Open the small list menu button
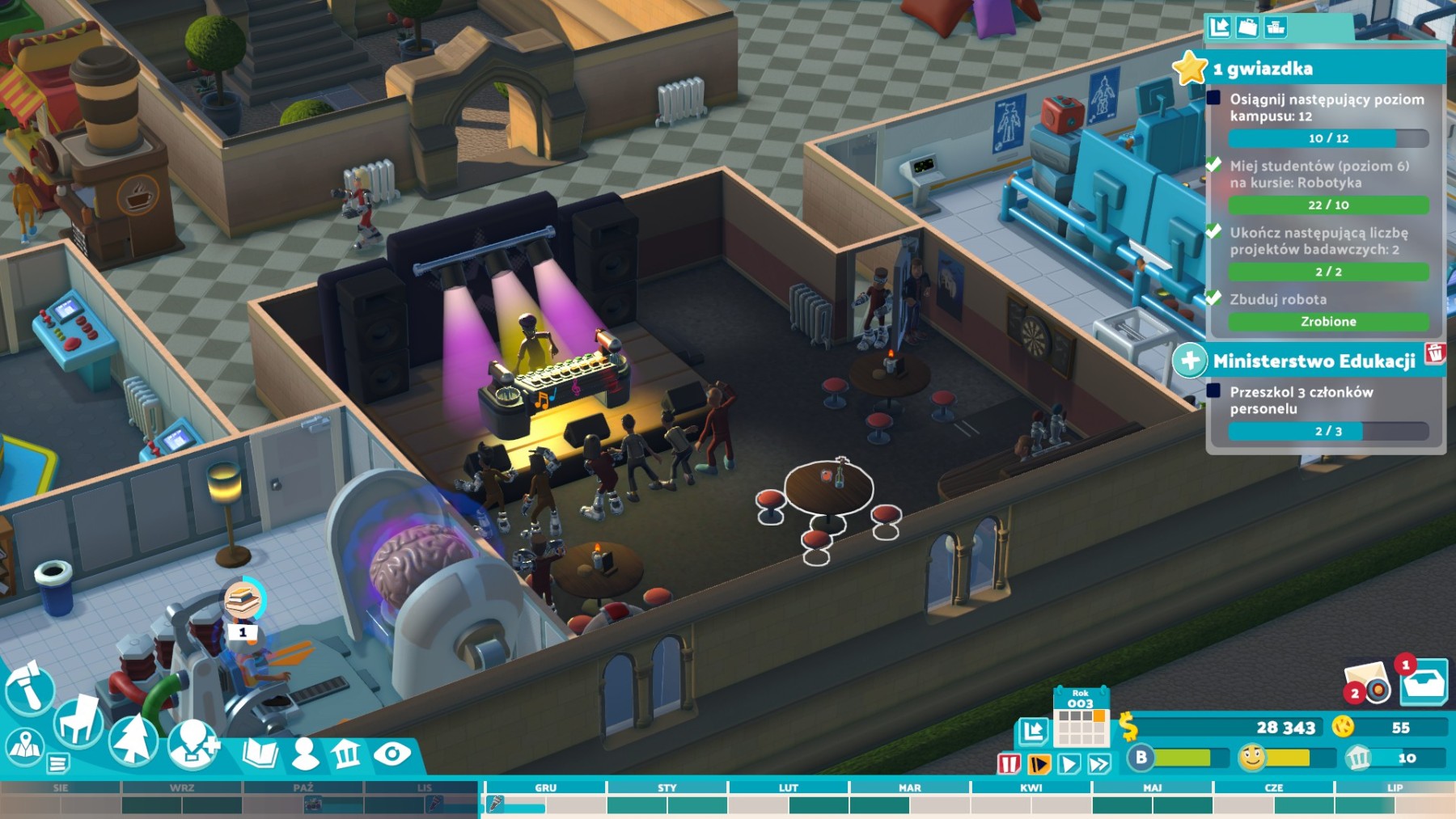The height and width of the screenshot is (819, 1456). [58, 762]
